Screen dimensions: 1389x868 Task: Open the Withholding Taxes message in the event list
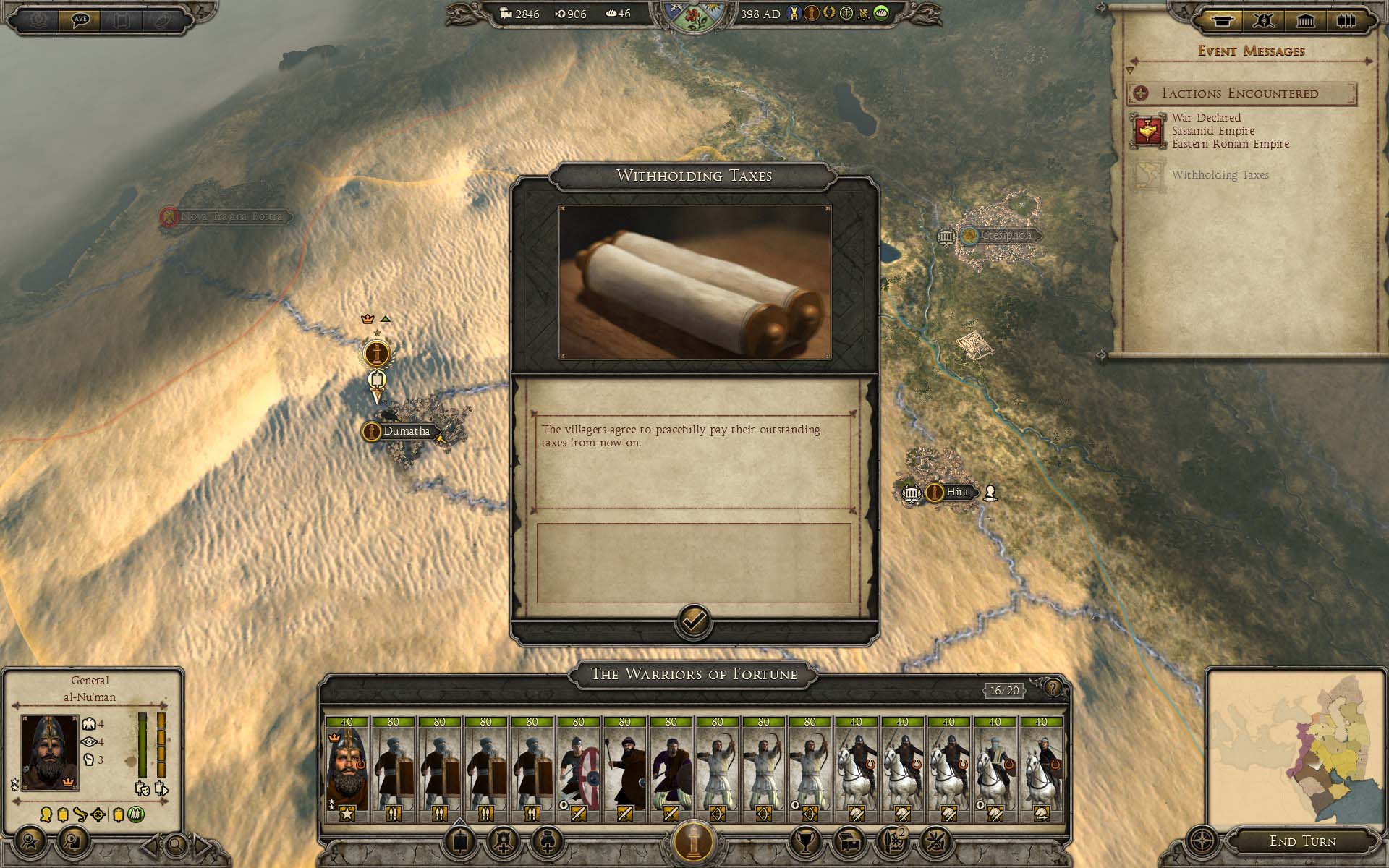(1220, 175)
